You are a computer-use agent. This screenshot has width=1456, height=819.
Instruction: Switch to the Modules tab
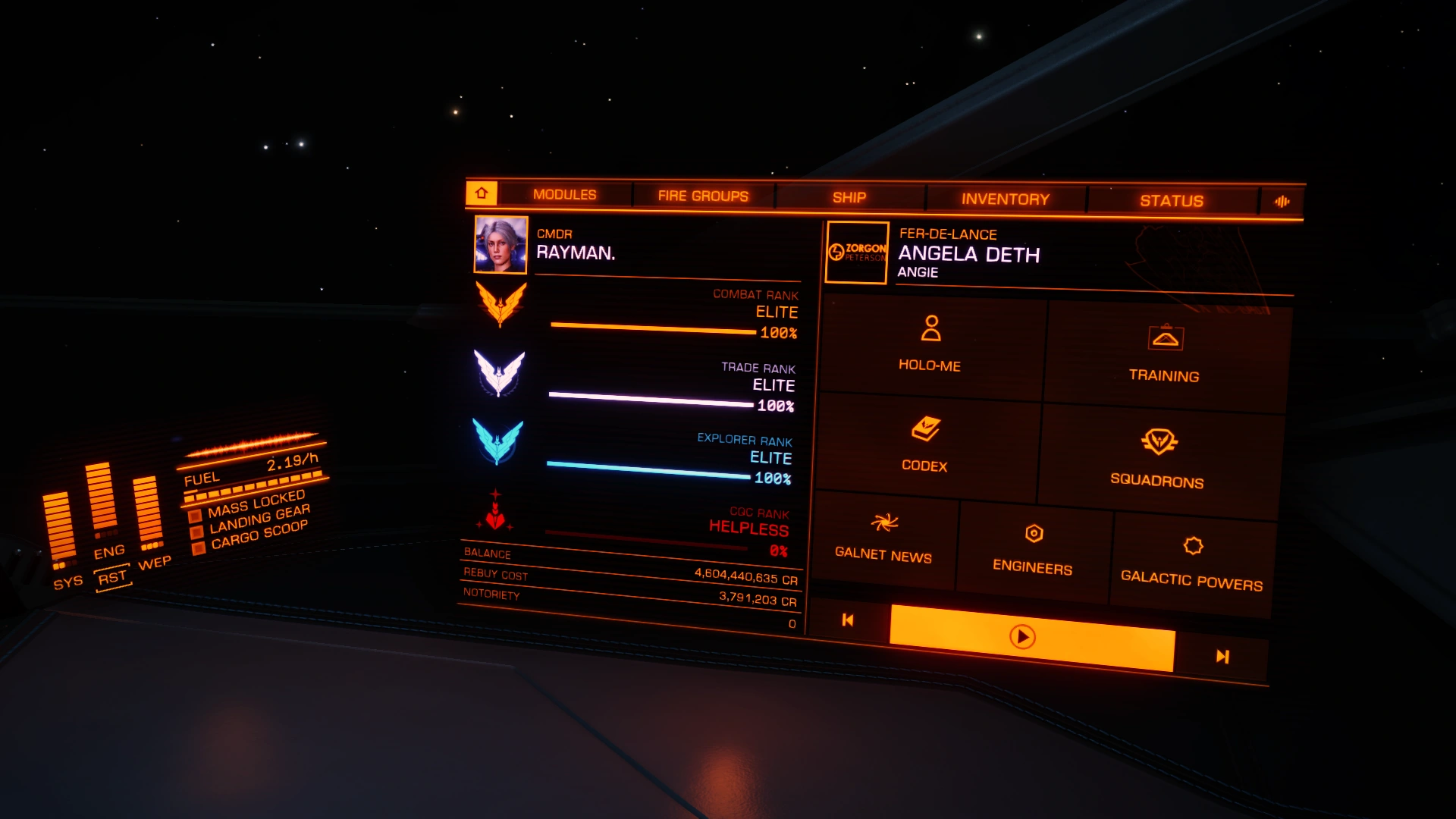pyautogui.click(x=564, y=194)
